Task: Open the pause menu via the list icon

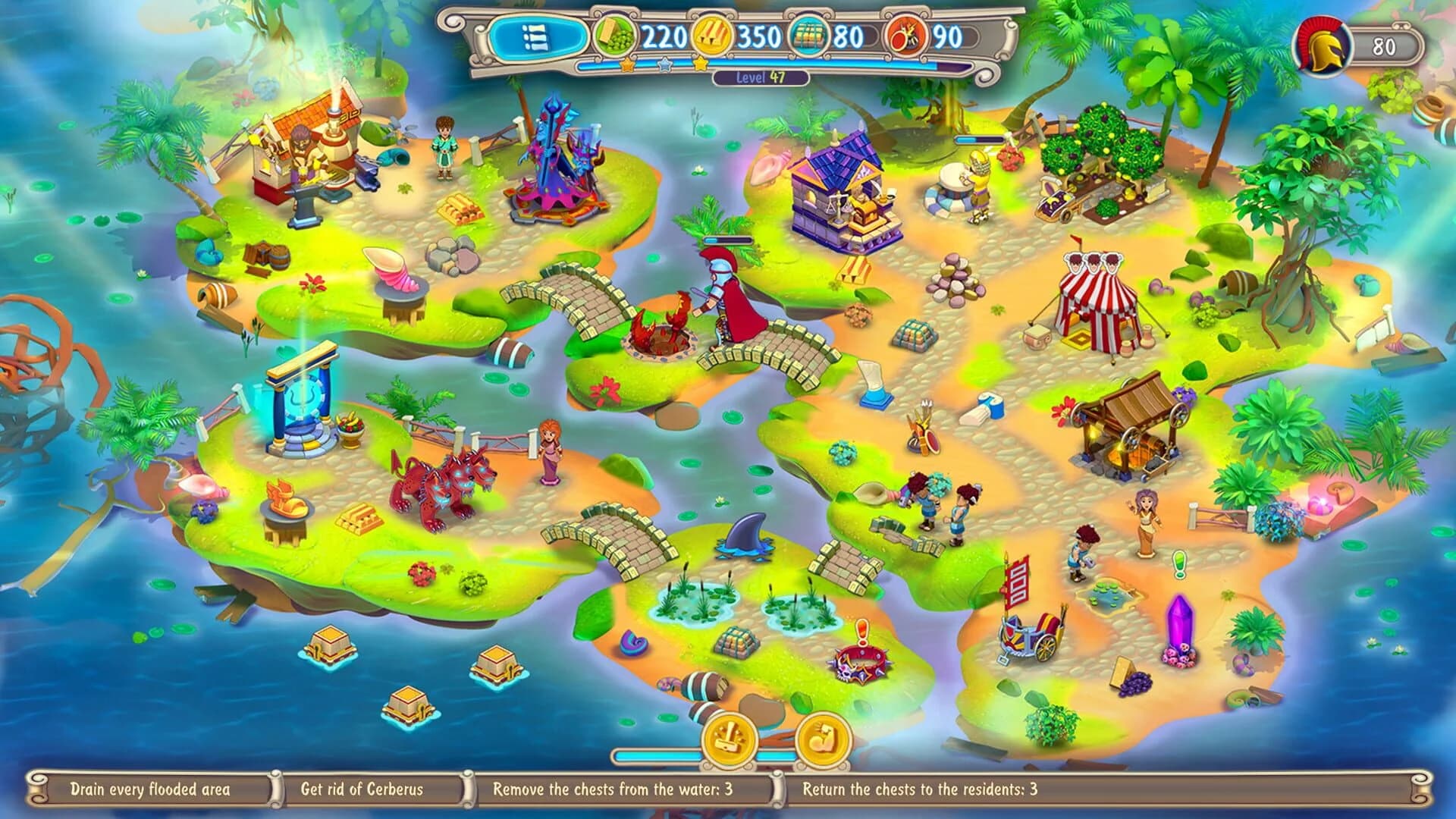Action: (x=541, y=36)
